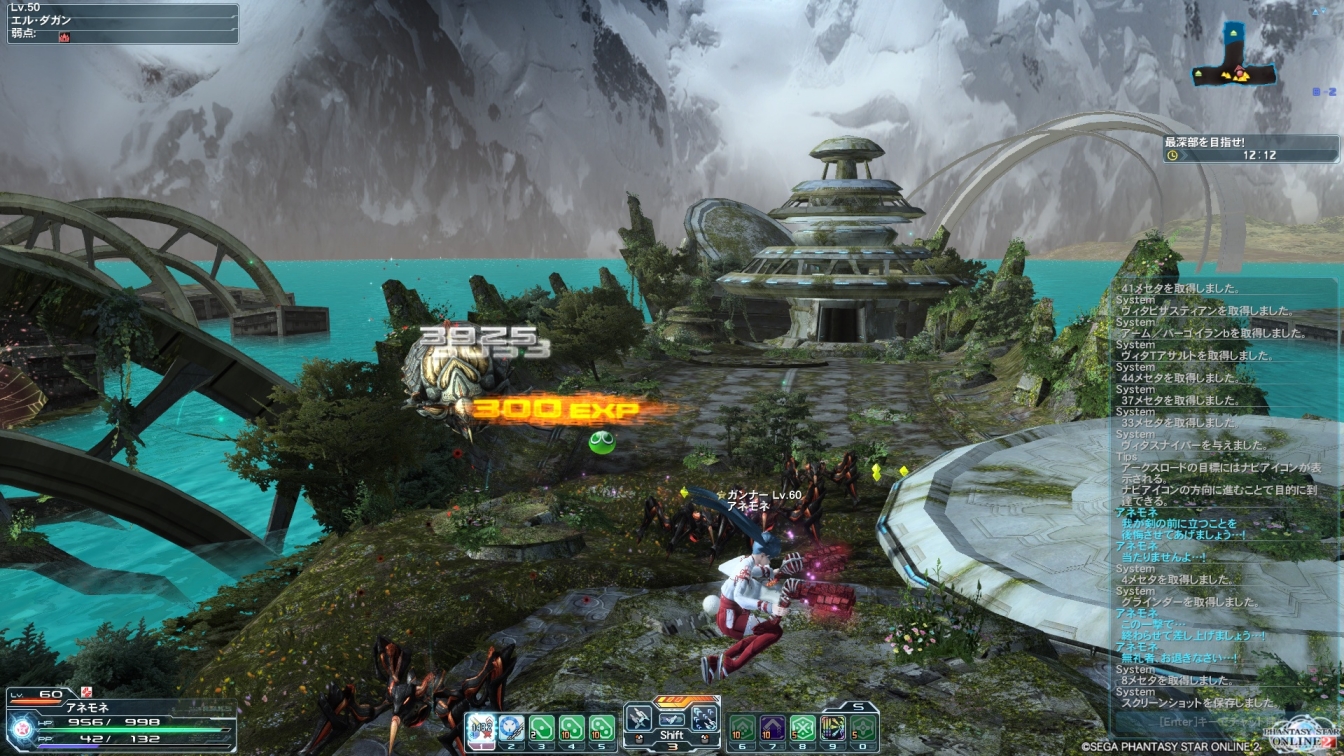Viewport: 1344px width, 756px height.
Task: Open the area minimap
Action: (1235, 60)
